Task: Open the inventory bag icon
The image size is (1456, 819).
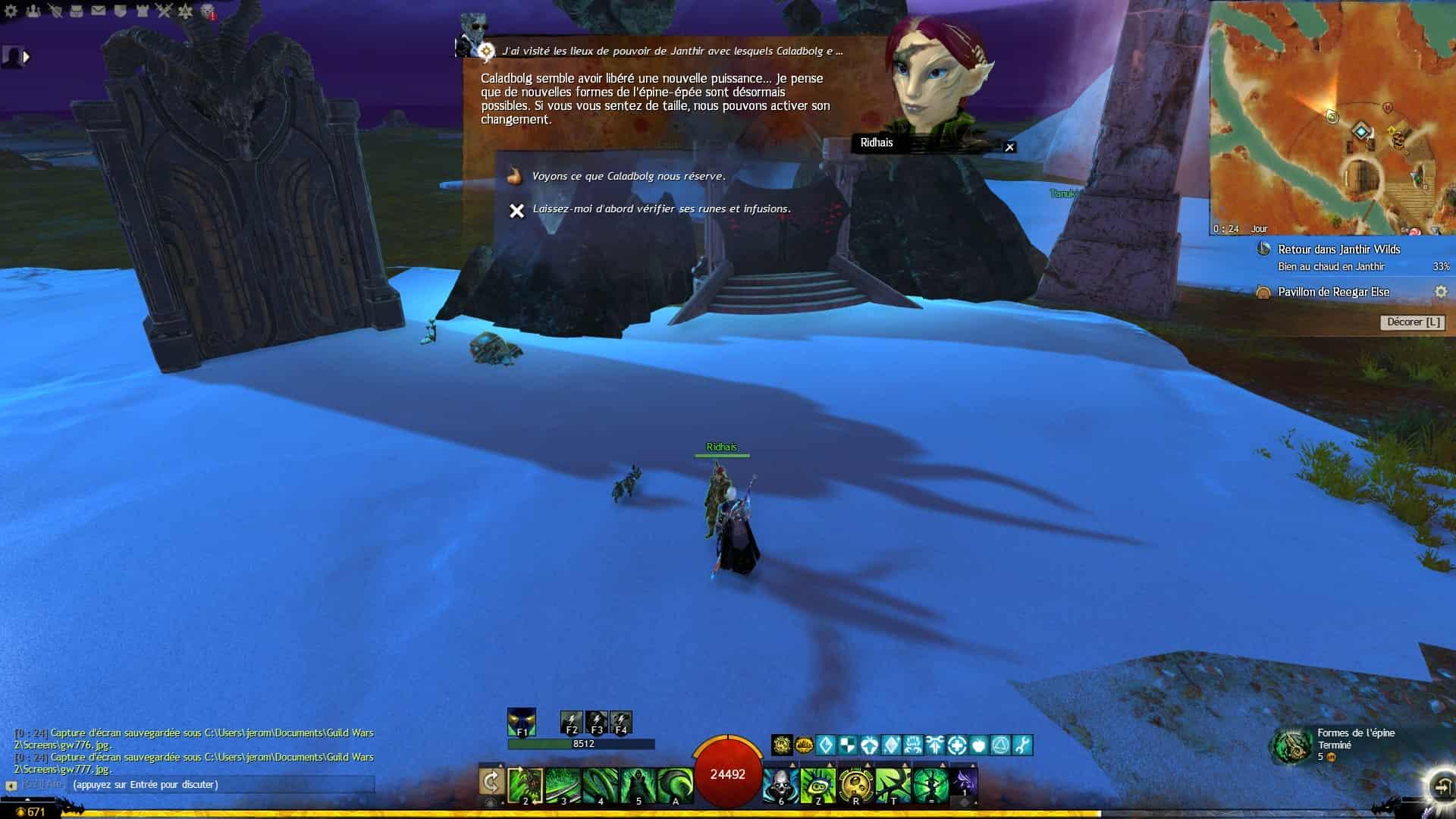Action: pos(77,11)
